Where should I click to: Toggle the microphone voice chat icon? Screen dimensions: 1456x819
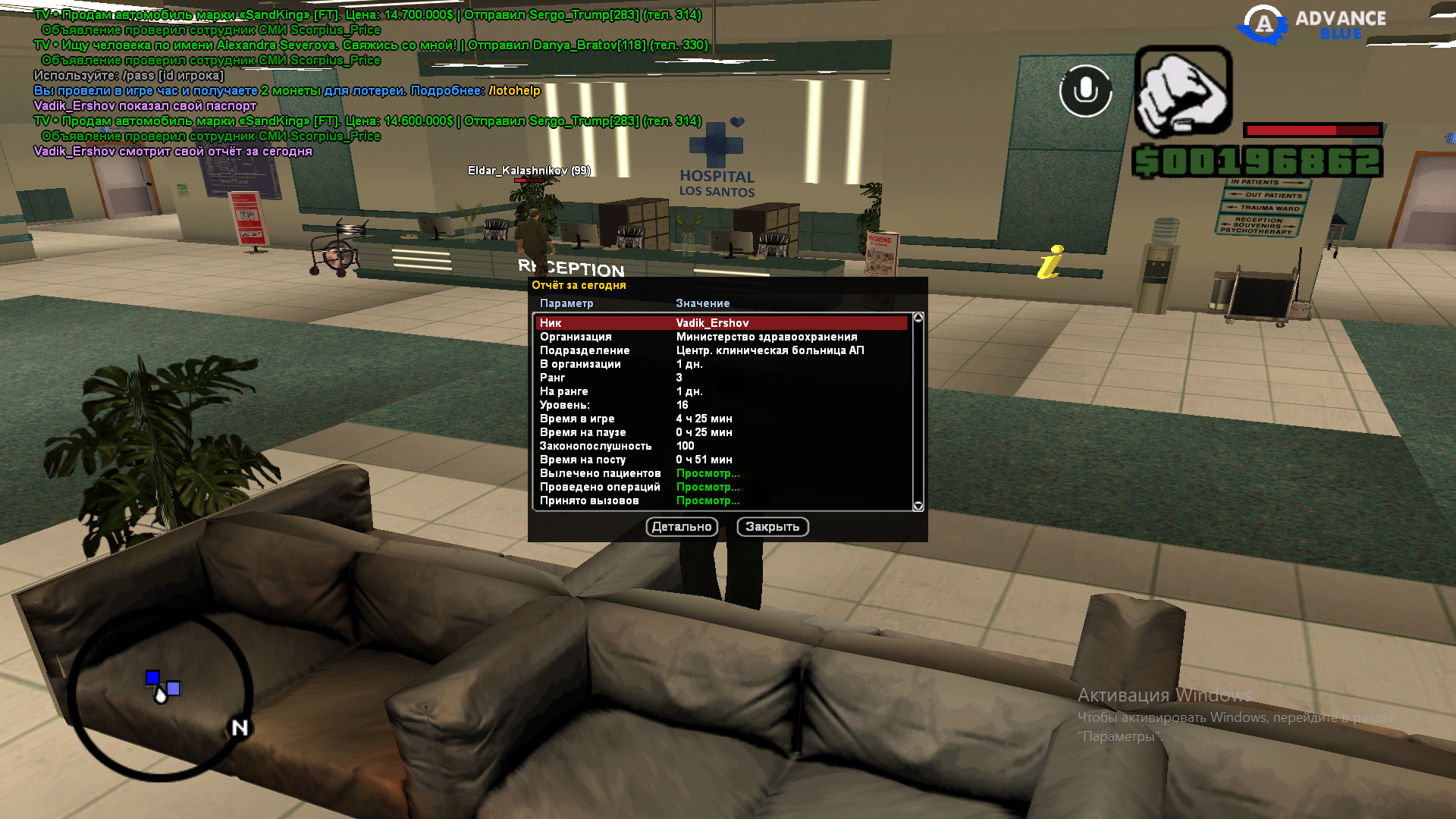[x=1085, y=91]
